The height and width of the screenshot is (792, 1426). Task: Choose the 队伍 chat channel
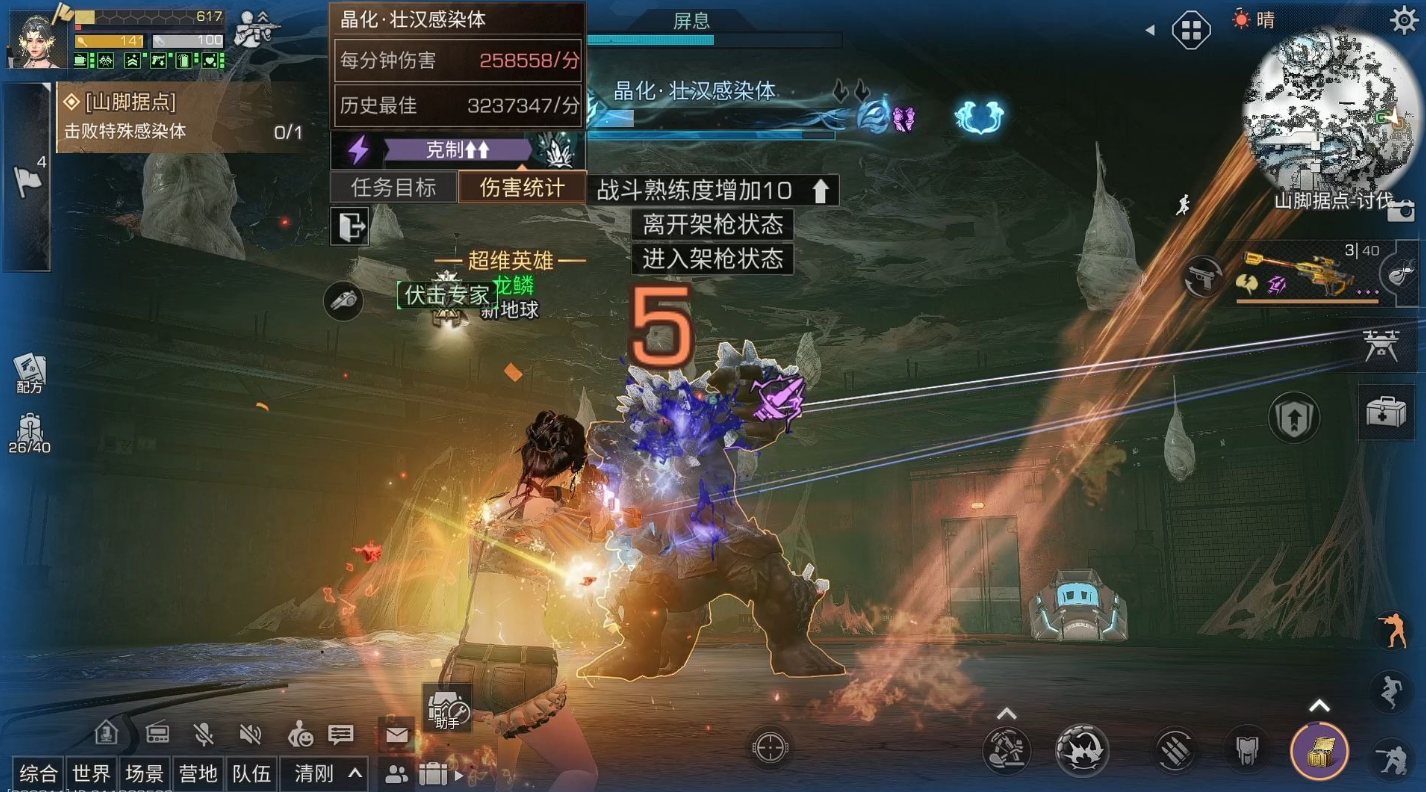tap(251, 773)
